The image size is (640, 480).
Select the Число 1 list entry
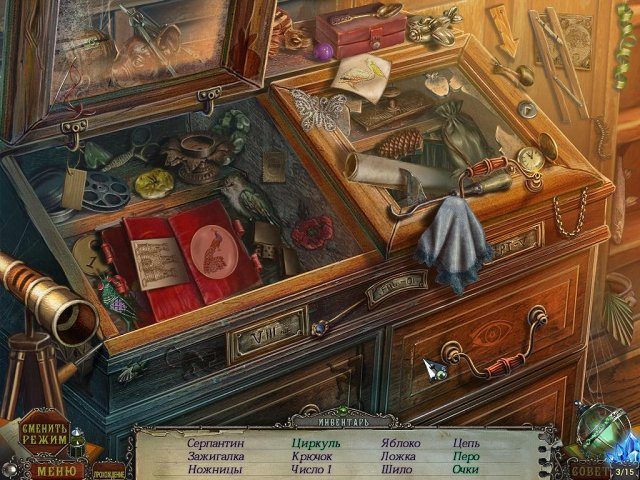(x=313, y=469)
